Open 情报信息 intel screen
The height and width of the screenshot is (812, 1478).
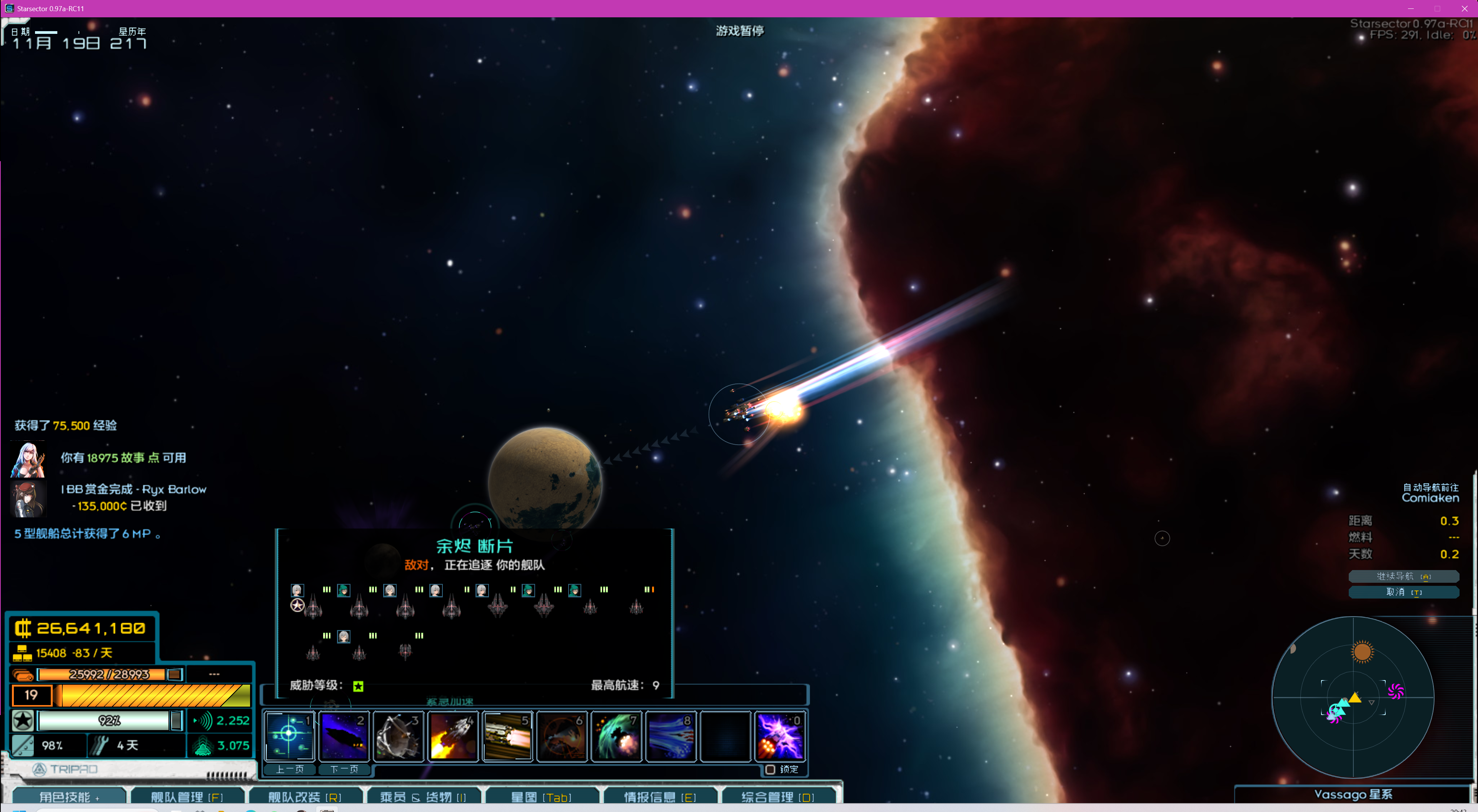tap(660, 797)
